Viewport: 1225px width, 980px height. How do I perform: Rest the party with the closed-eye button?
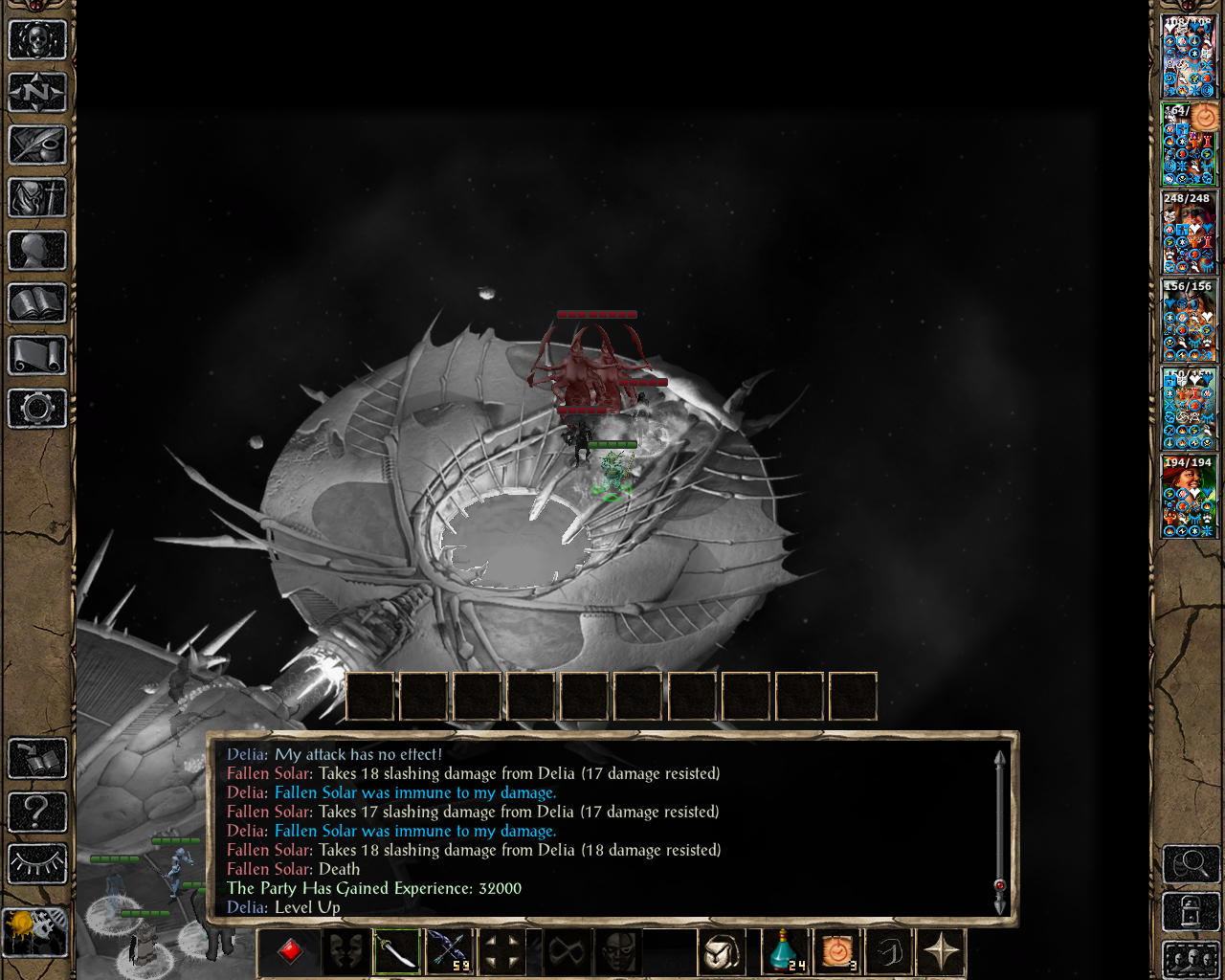coord(37,863)
